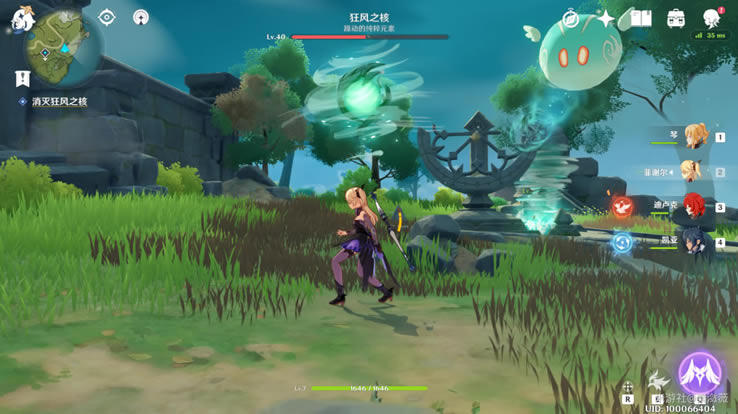Toggle the aiming crosshair icon
738x414 pixels.
pyautogui.click(x=627, y=387)
